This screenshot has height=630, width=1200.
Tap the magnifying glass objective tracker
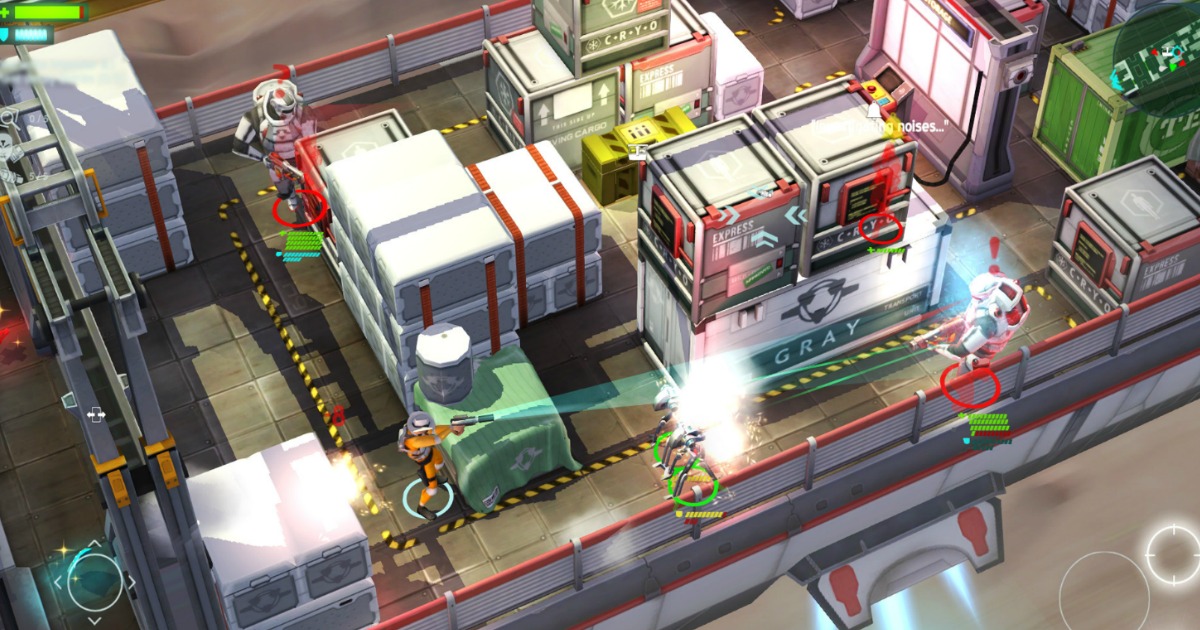[8, 118]
